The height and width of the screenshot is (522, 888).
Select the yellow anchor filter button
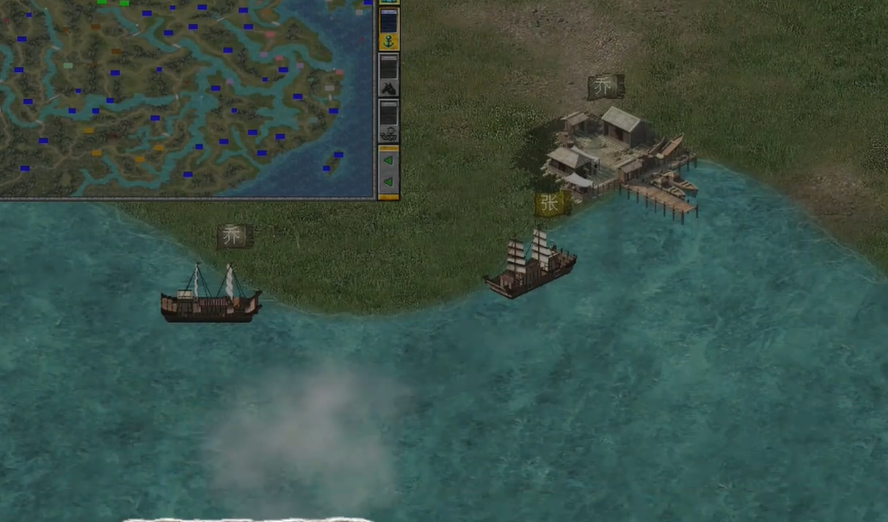[x=389, y=42]
